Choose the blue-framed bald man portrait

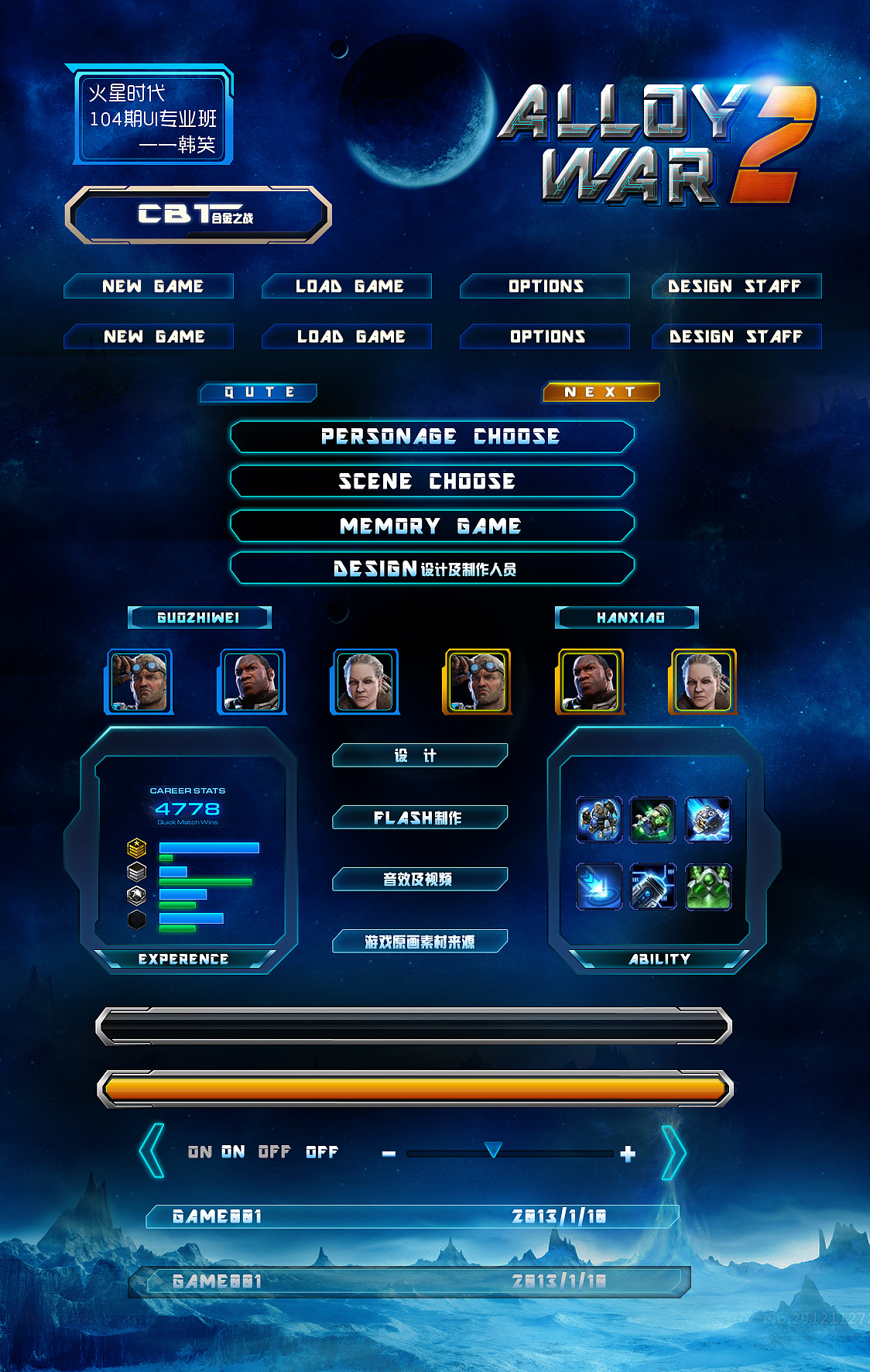pyautogui.click(x=252, y=681)
